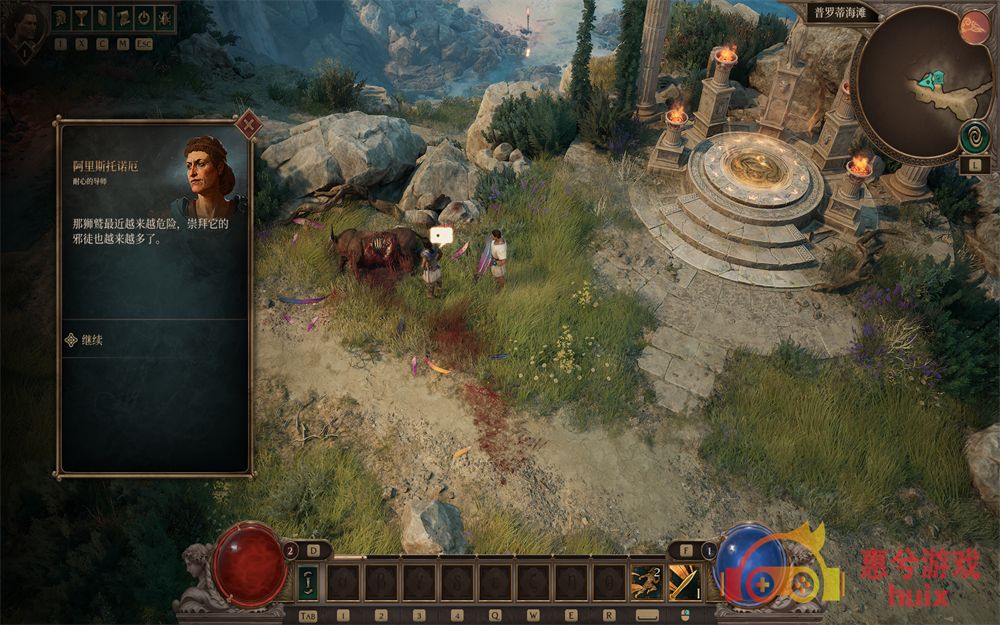Select the player portrait in the corner
The width and height of the screenshot is (1000, 625).
click(x=22, y=25)
